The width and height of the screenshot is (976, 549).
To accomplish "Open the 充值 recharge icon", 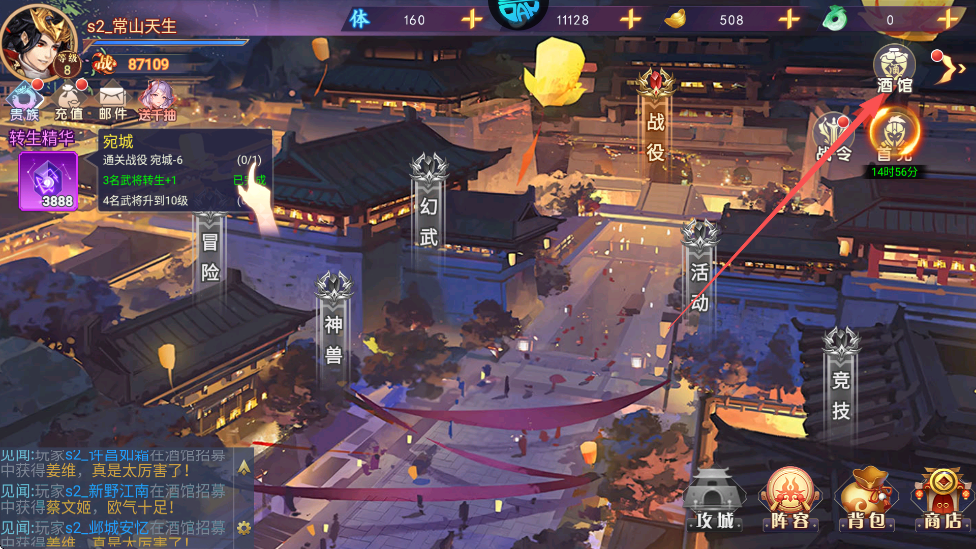I will tap(68, 102).
